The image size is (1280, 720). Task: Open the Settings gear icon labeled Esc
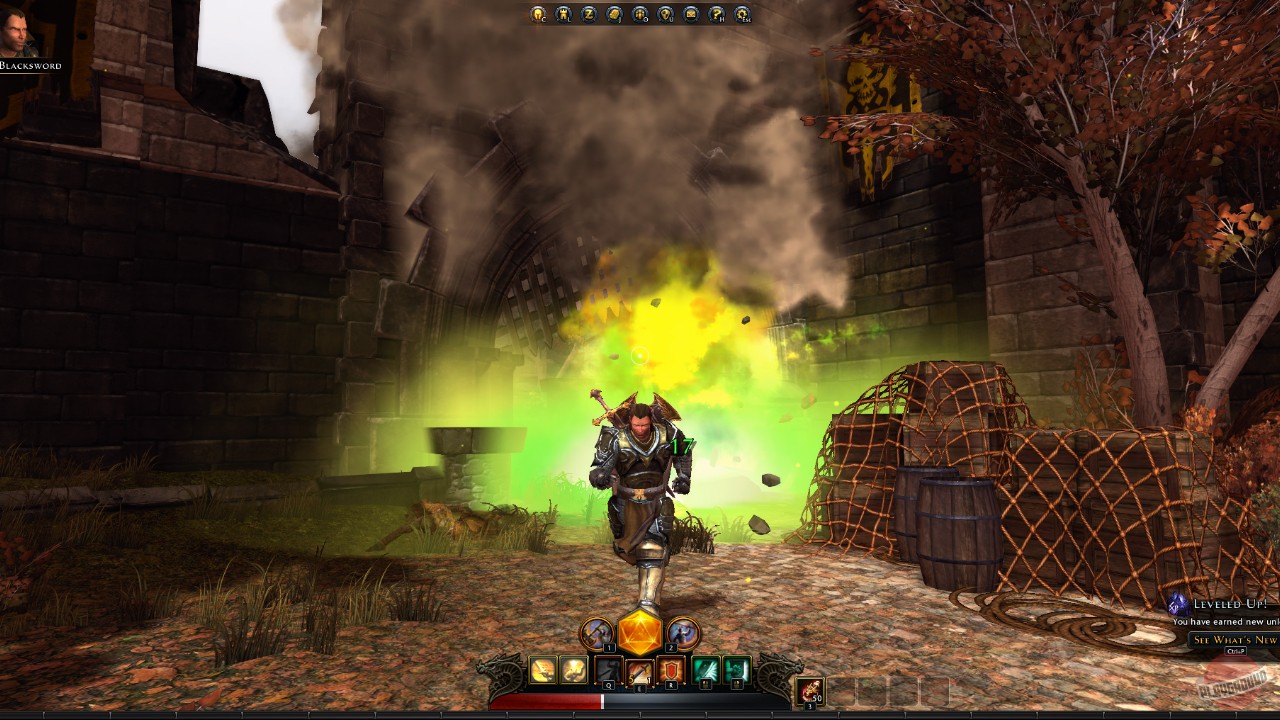(740, 14)
